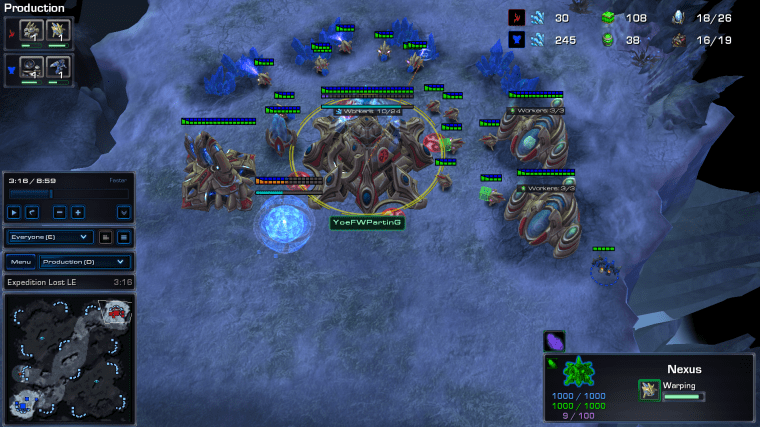Increase replay speed with the plus button
The height and width of the screenshot is (427, 760).
tap(77, 212)
